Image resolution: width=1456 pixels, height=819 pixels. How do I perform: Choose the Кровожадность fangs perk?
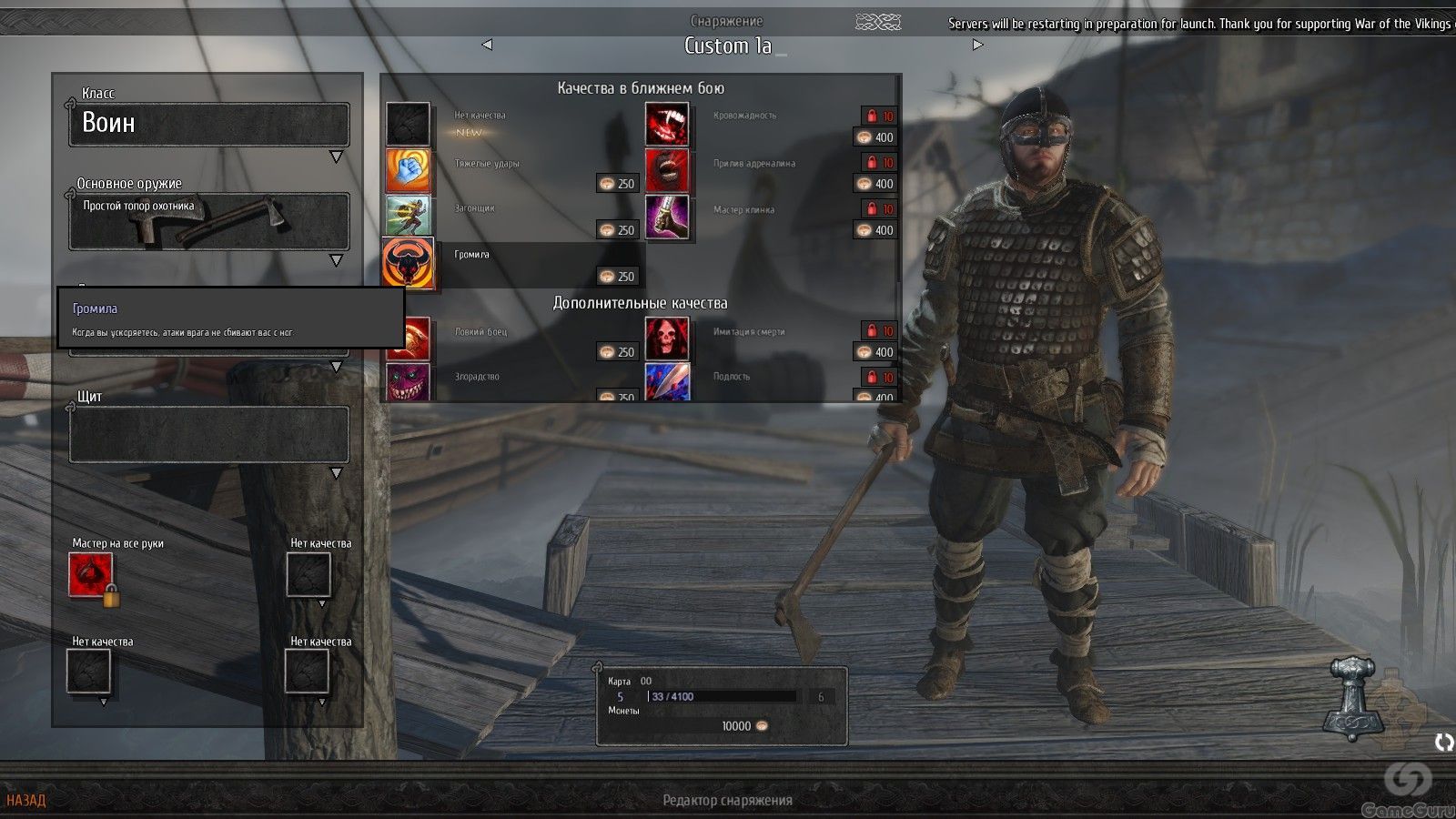(x=667, y=124)
